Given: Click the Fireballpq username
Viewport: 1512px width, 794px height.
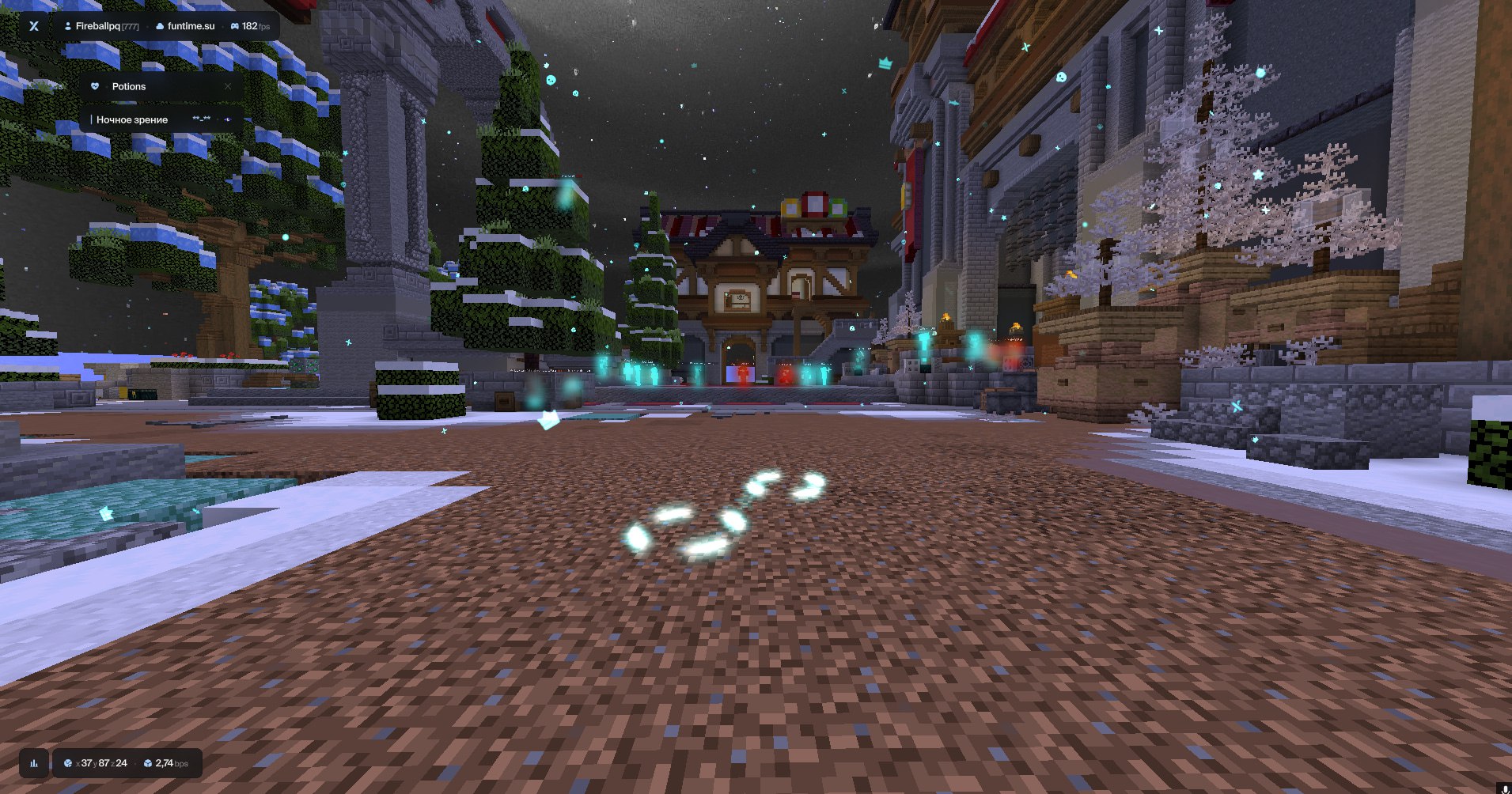Looking at the screenshot, I should pyautogui.click(x=99, y=25).
